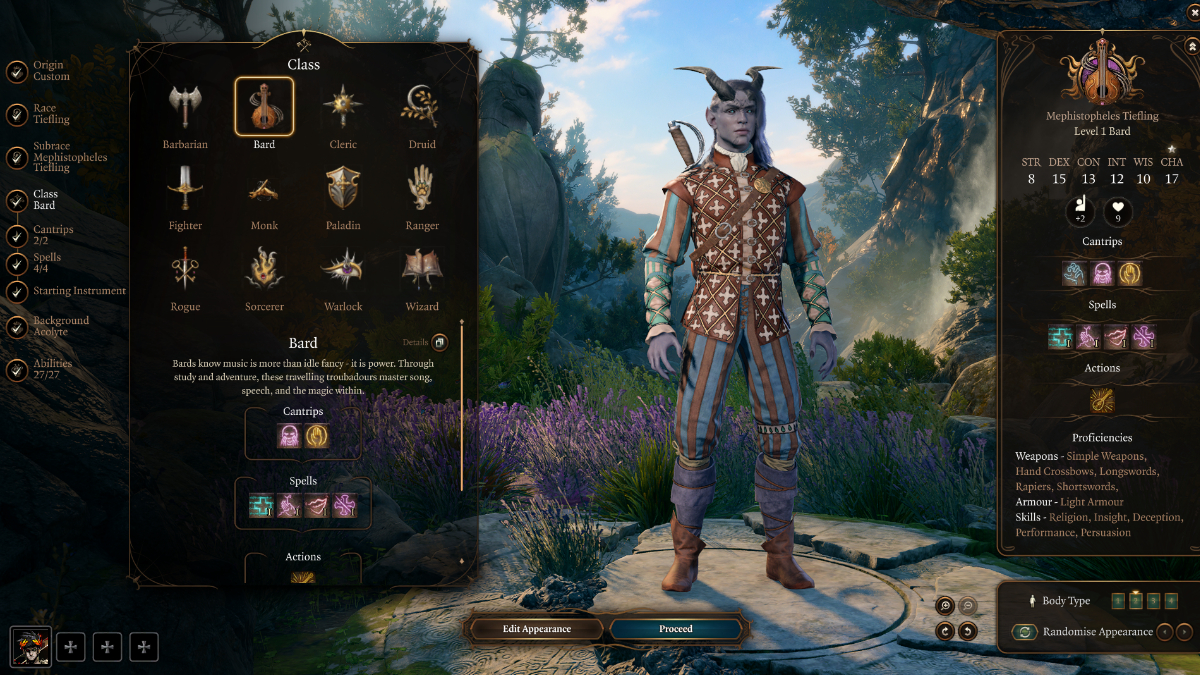Choose the Cleric class icon
Viewport: 1200px width, 675px height.
pos(343,107)
